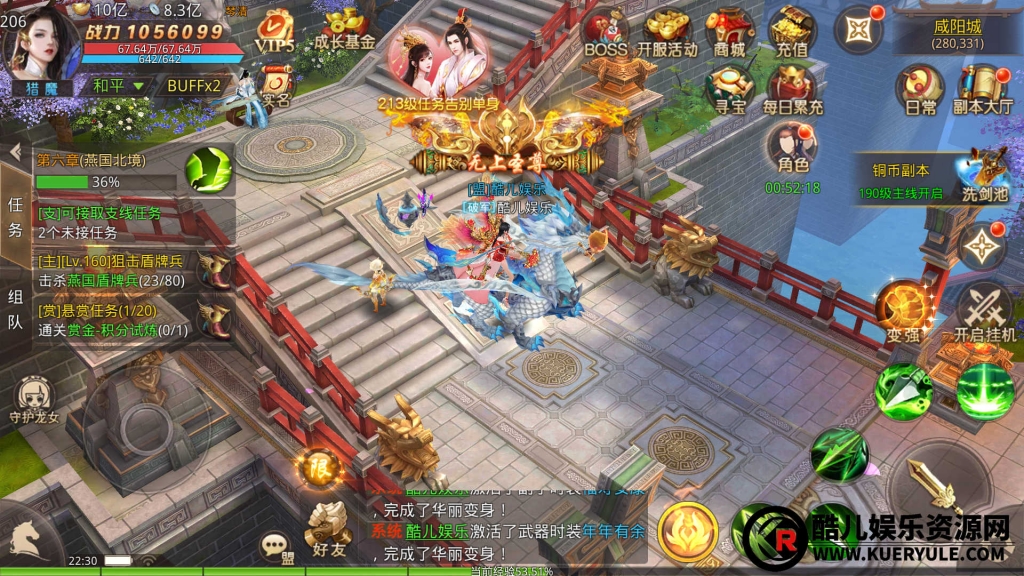Open the 守护龙女 guardian icon
The height and width of the screenshot is (576, 1024).
[34, 400]
